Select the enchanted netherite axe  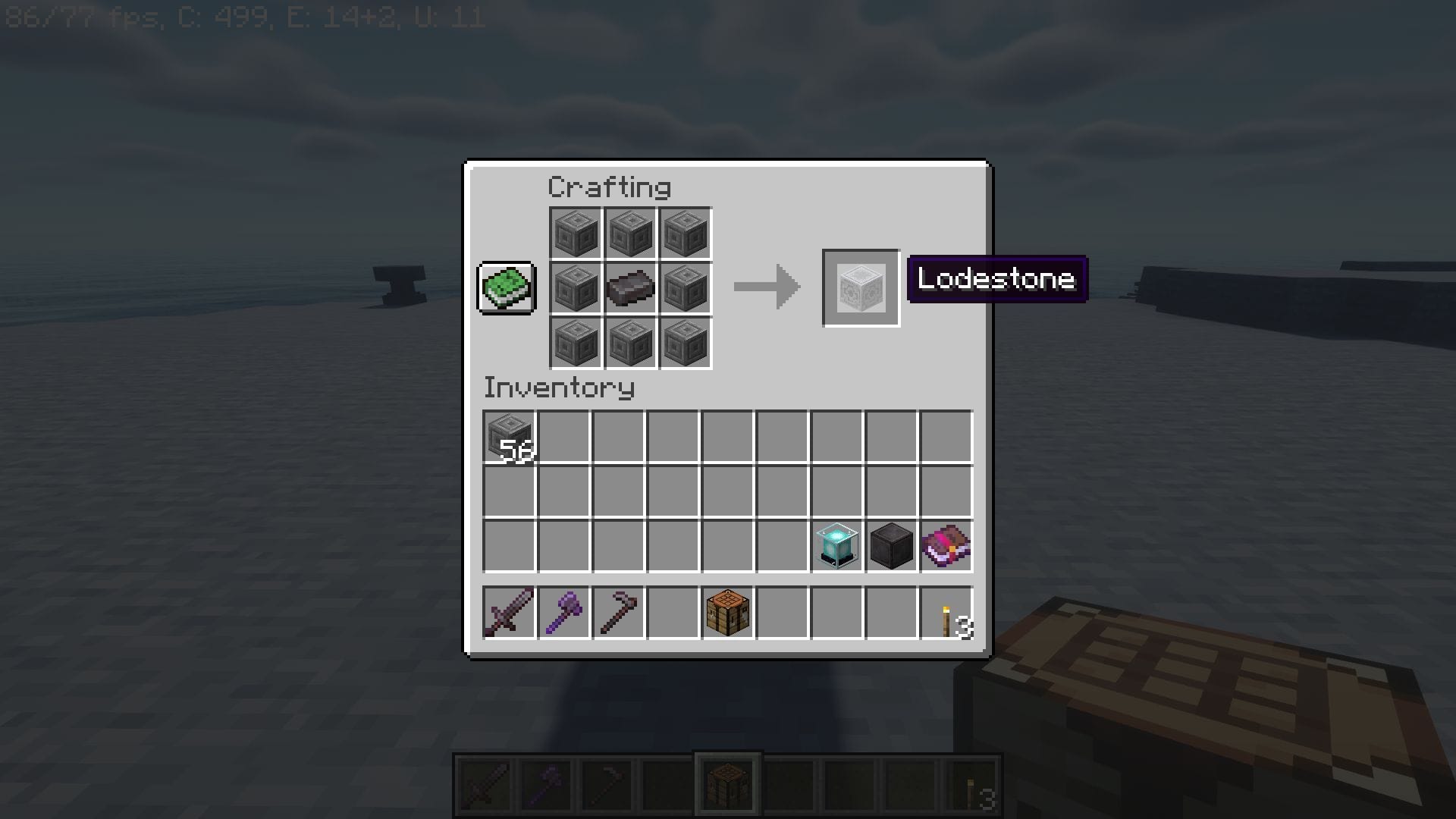[564, 612]
